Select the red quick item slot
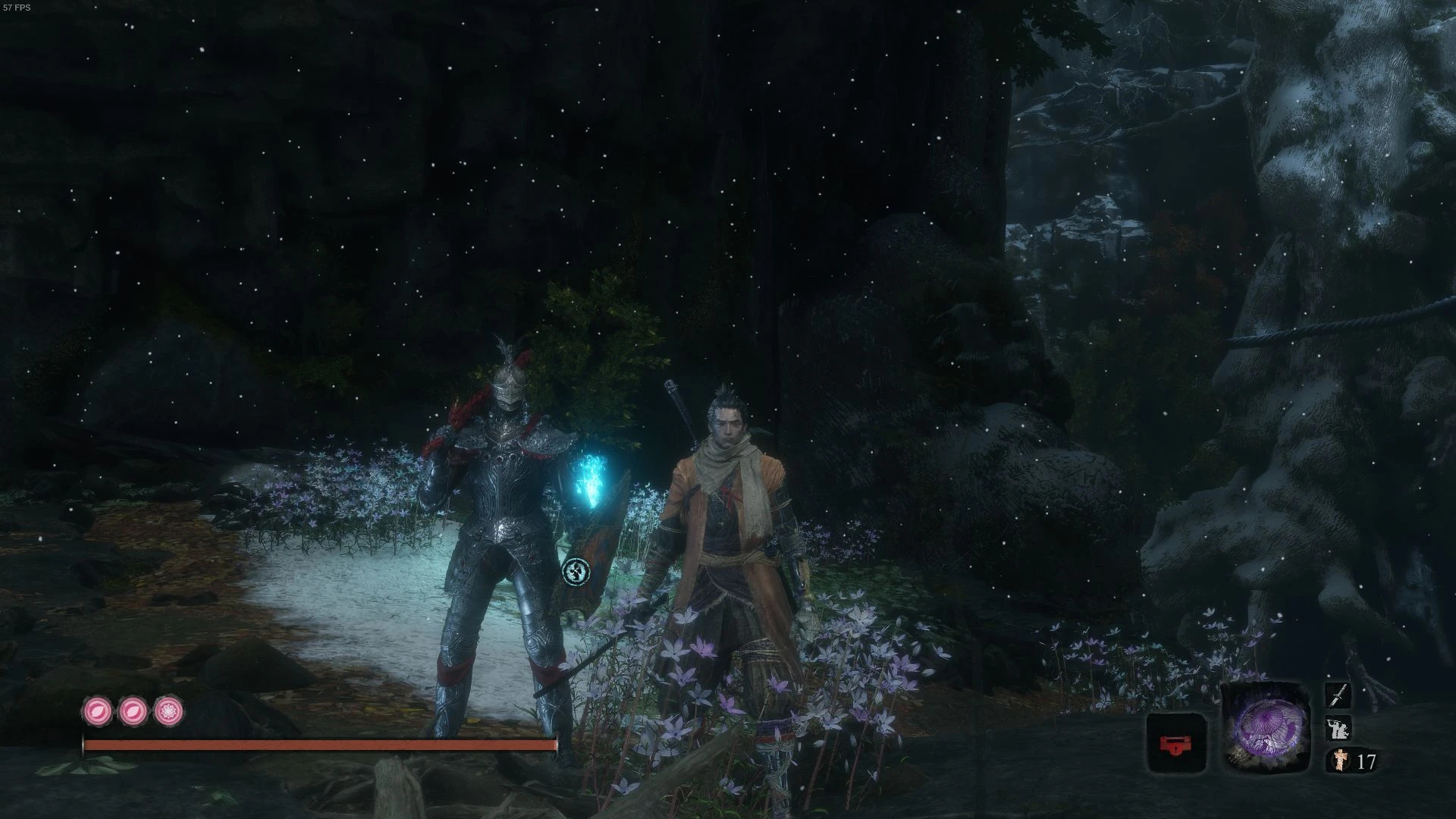1456x819 pixels. 1175,743
